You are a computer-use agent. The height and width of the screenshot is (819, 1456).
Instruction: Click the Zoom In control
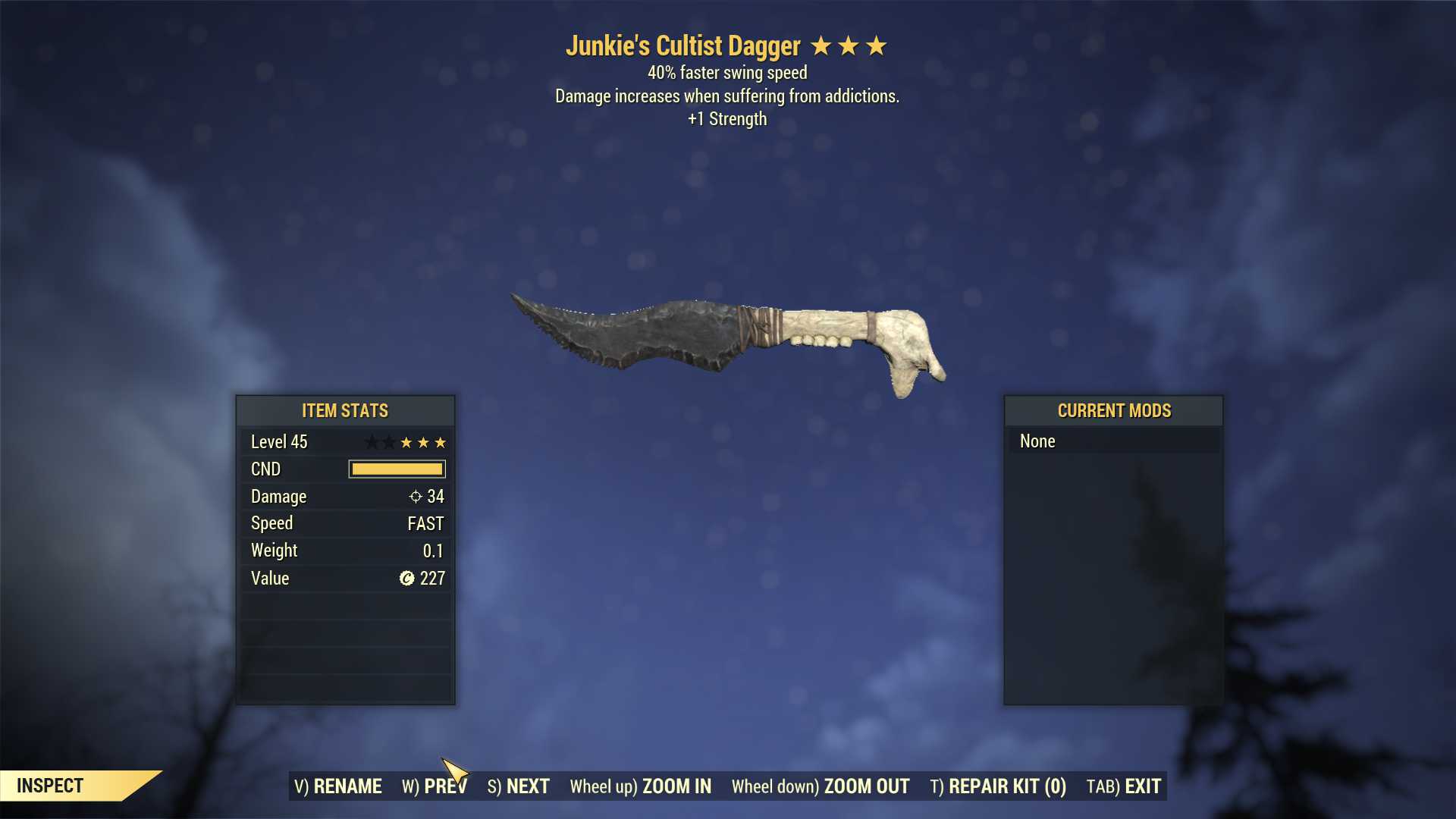(x=641, y=786)
